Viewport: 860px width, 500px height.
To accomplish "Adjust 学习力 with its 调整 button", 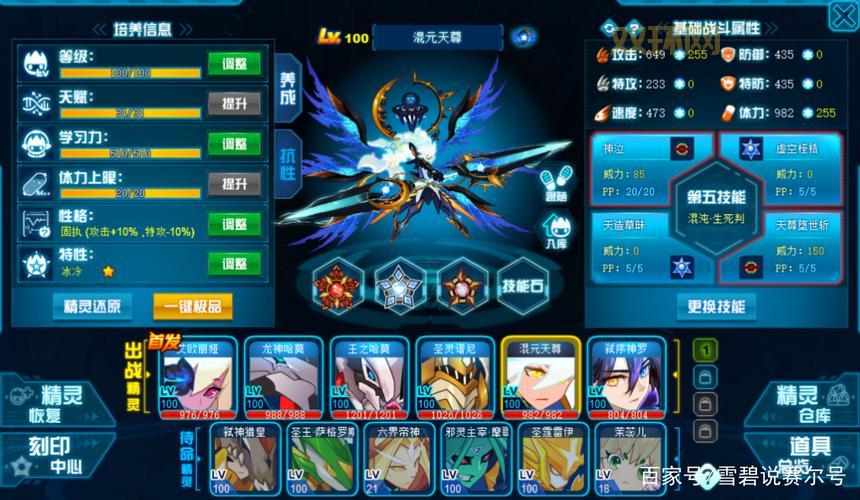I will coord(234,143).
